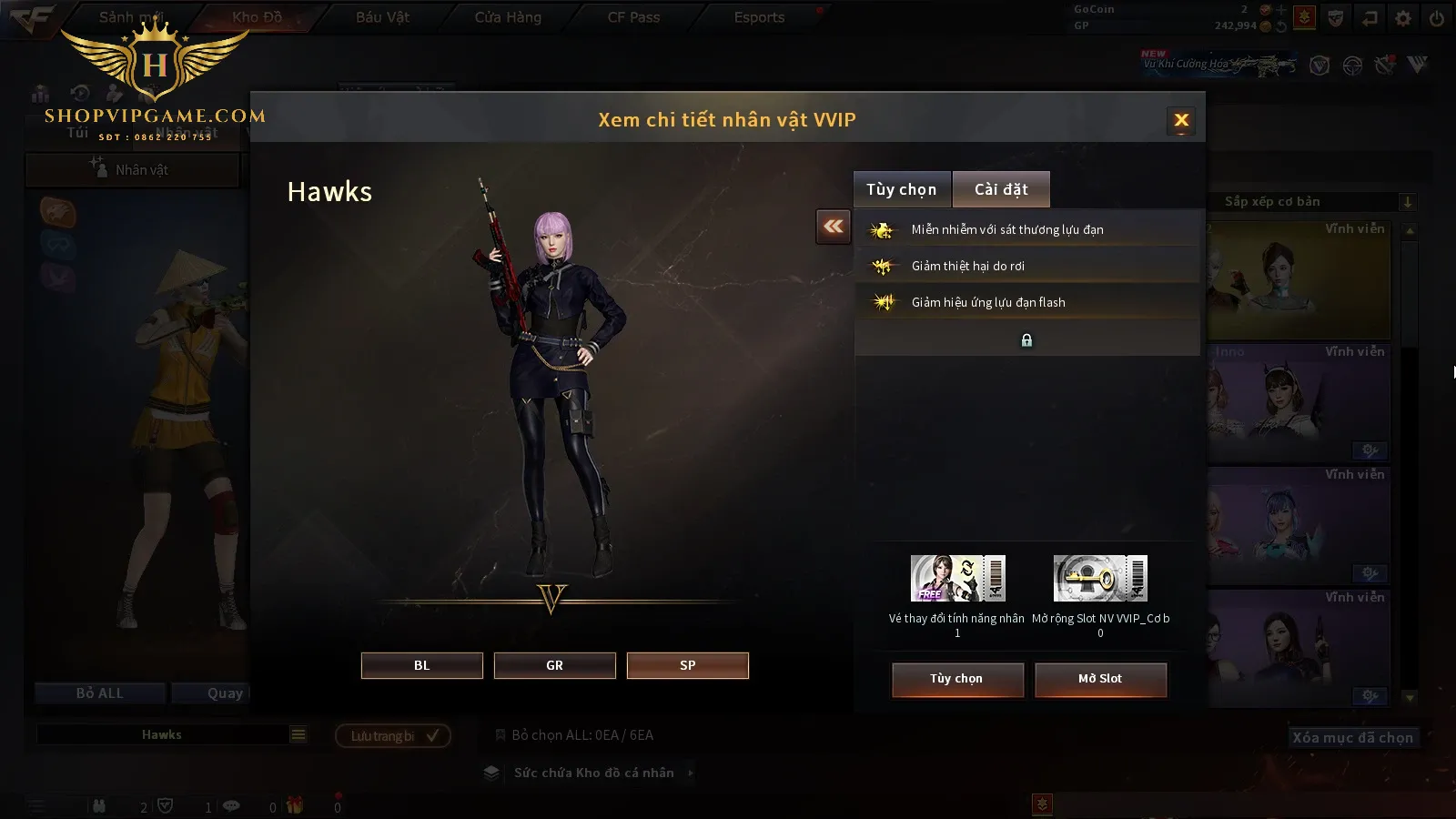Close the VVIP character detail dialog
The width and height of the screenshot is (1456, 819).
[x=1181, y=120]
